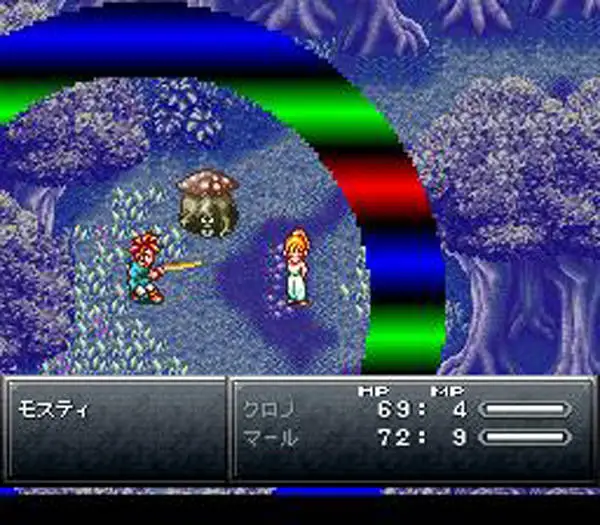This screenshot has width=600, height=525.
Task: Choose party member マール in status panel
Action: pos(267,437)
